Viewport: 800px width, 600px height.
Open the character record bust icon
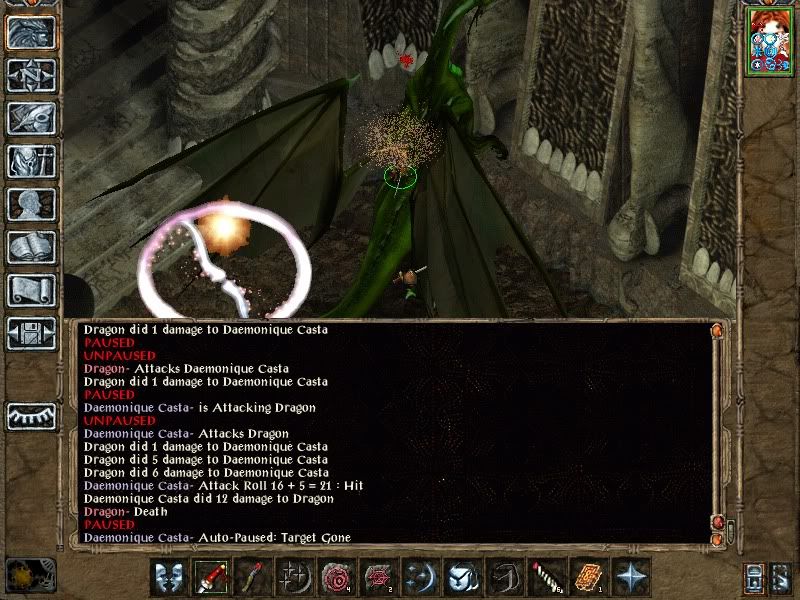pyautogui.click(x=31, y=204)
